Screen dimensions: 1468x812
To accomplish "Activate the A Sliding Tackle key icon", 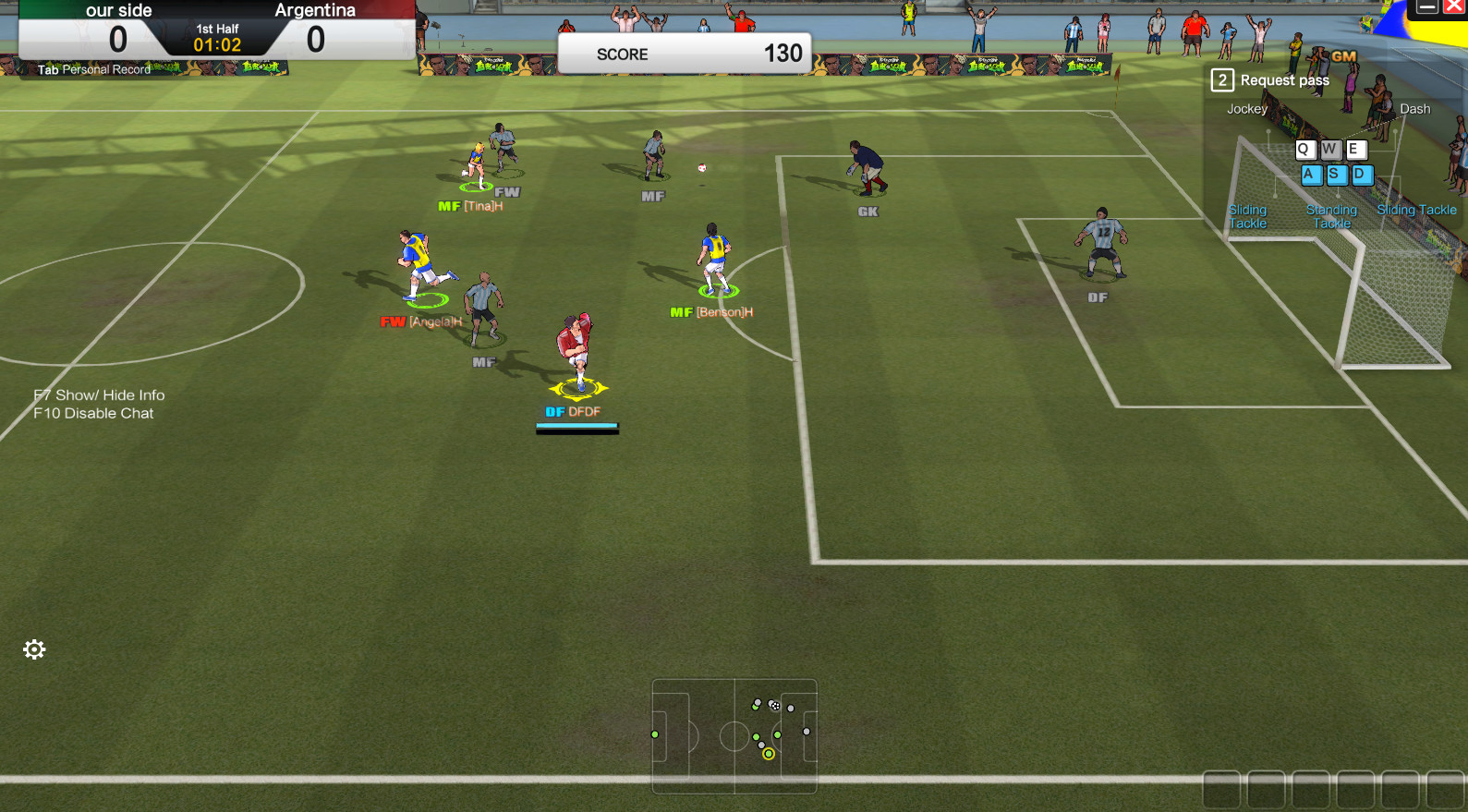I will 1311,176.
